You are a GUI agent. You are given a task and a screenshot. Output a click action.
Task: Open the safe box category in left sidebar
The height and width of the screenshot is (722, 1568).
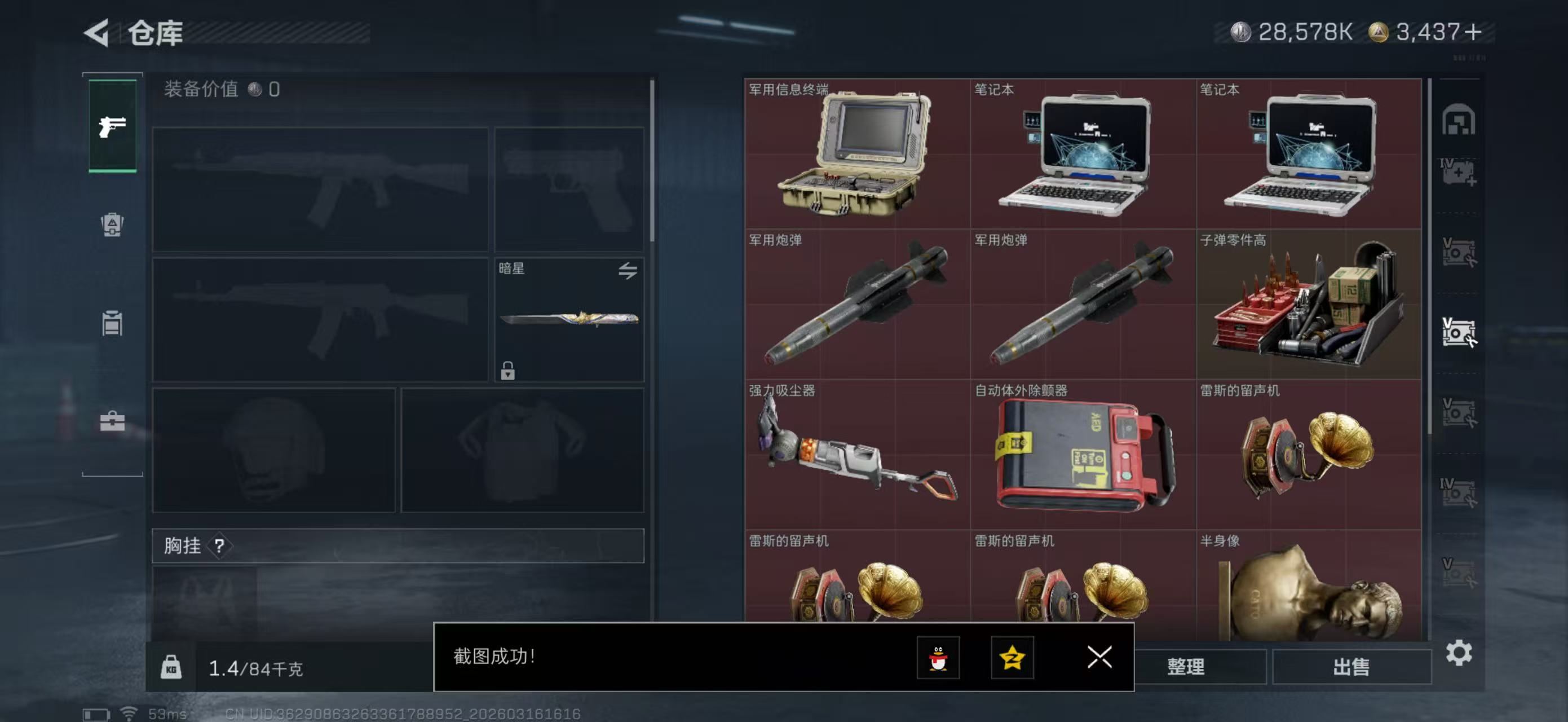pos(113,225)
